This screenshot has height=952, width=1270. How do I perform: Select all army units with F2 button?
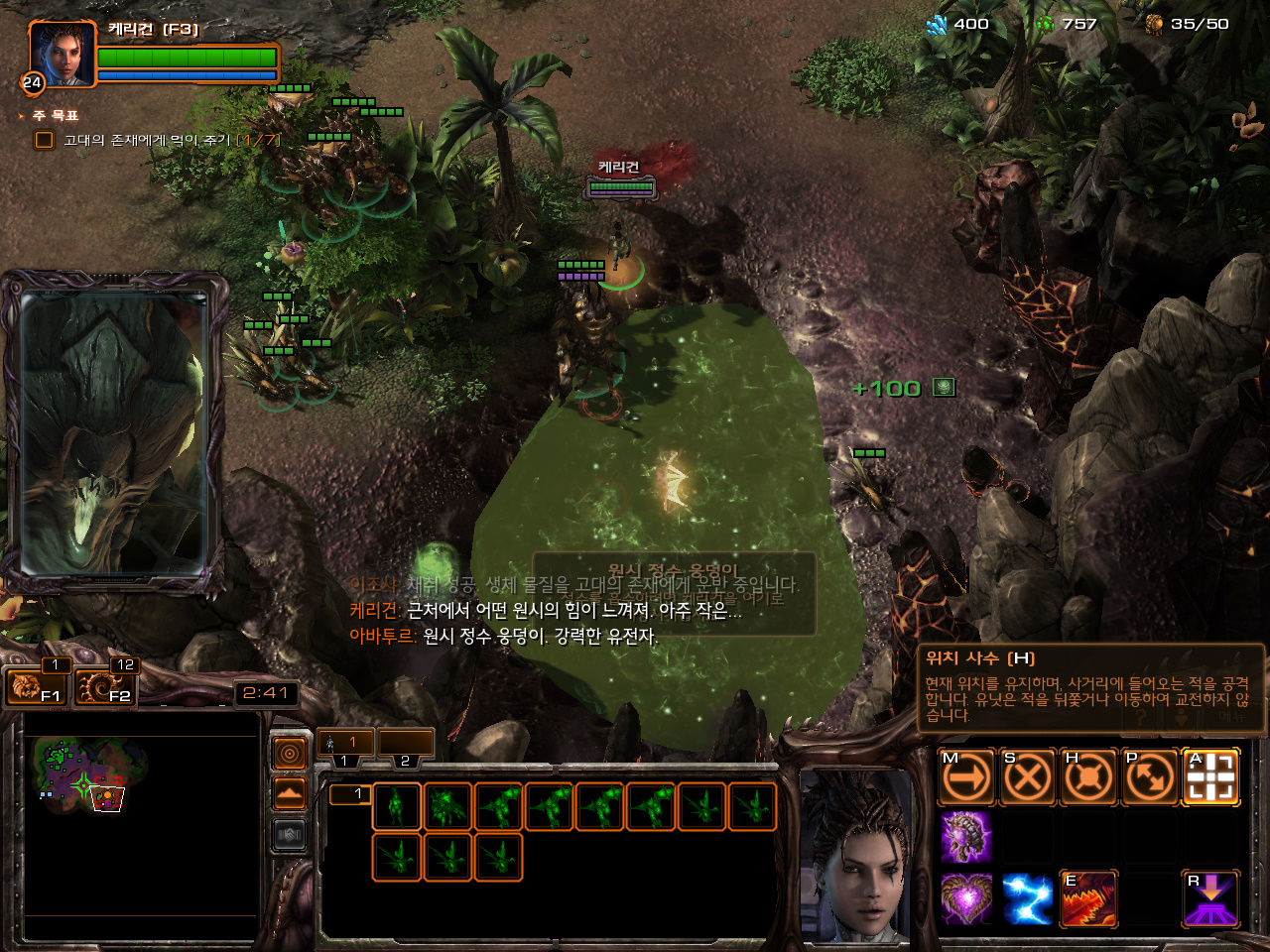(x=105, y=685)
